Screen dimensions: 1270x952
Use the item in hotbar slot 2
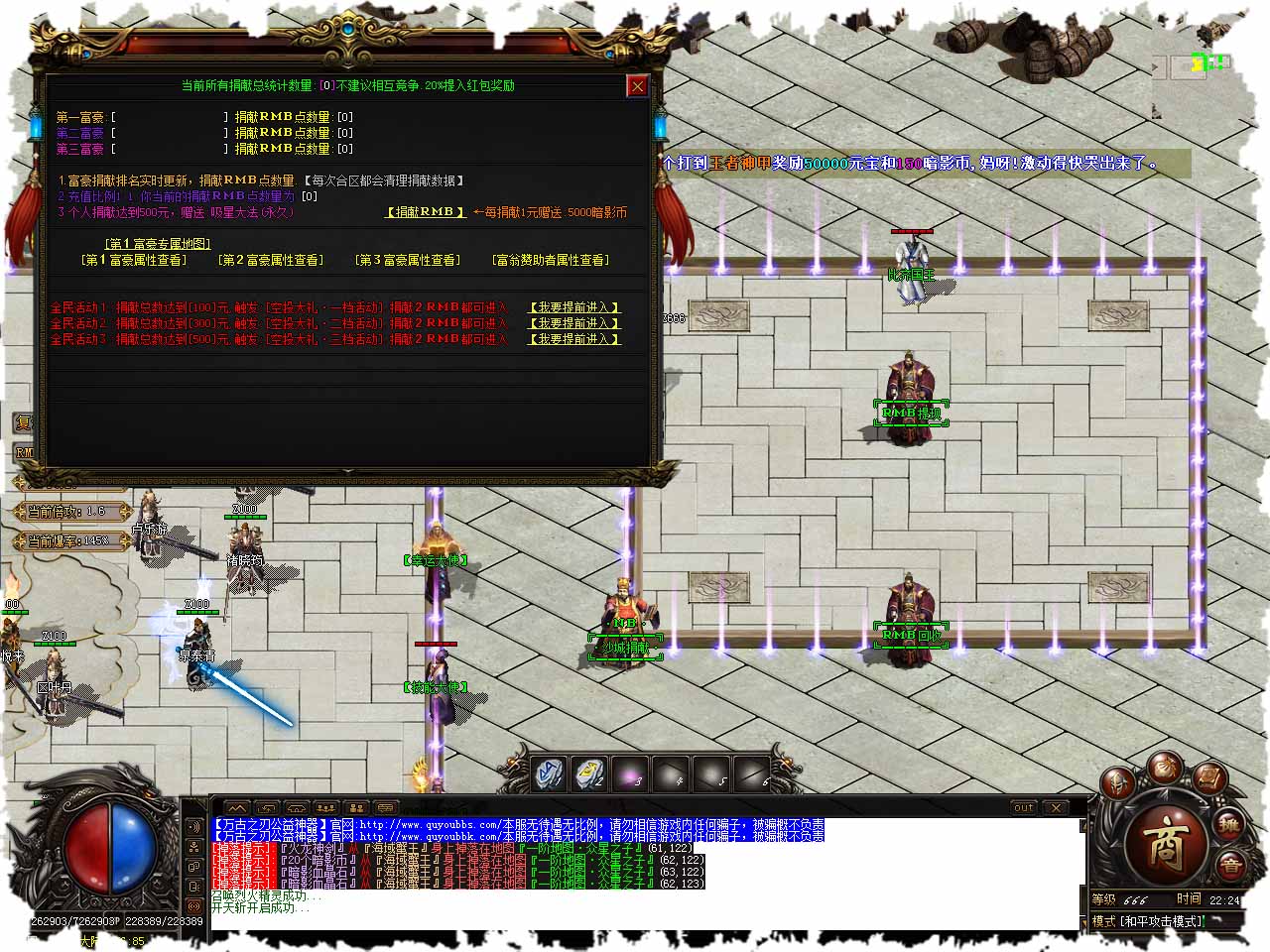coord(590,773)
